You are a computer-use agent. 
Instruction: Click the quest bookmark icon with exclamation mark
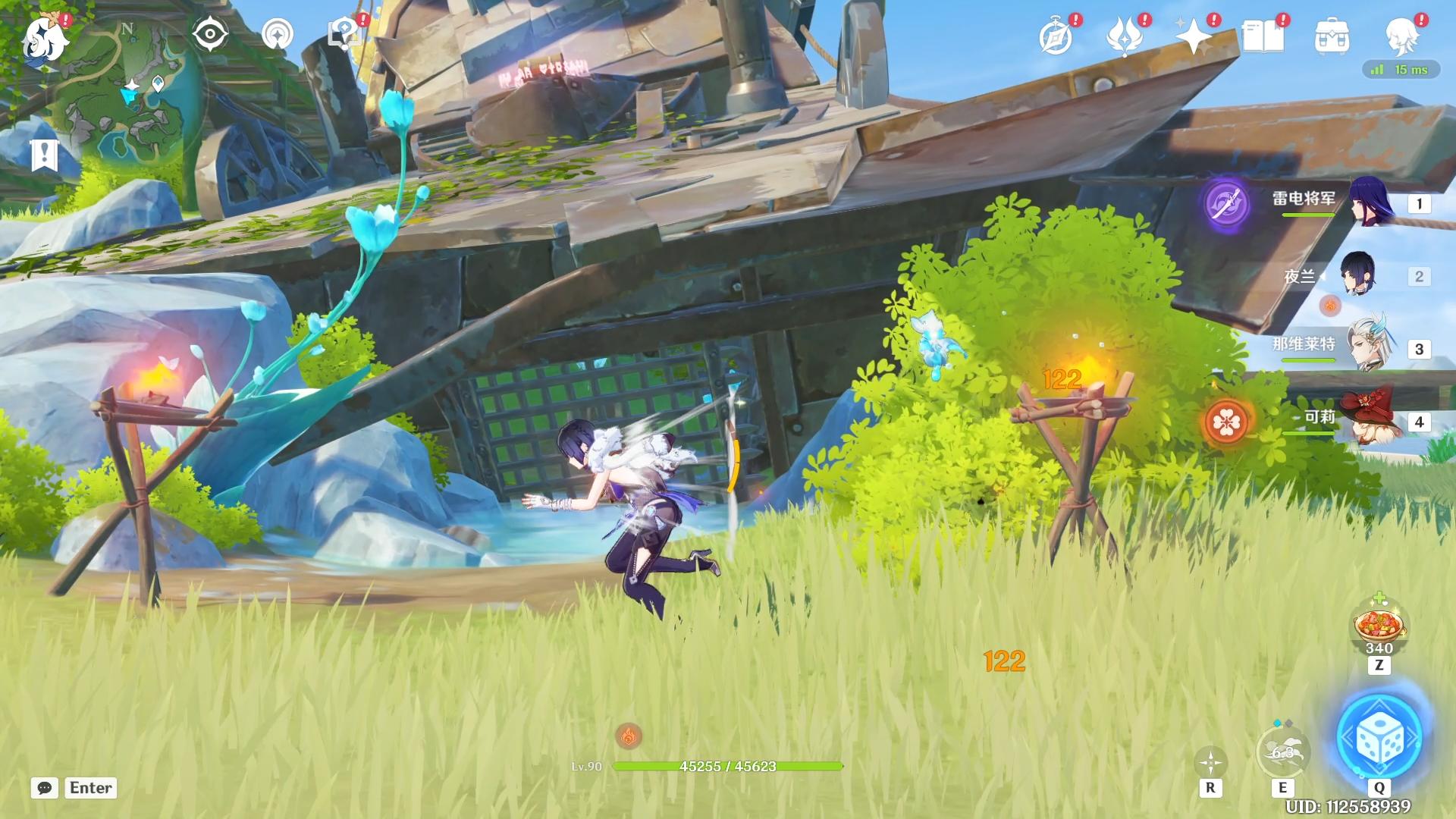(x=45, y=155)
